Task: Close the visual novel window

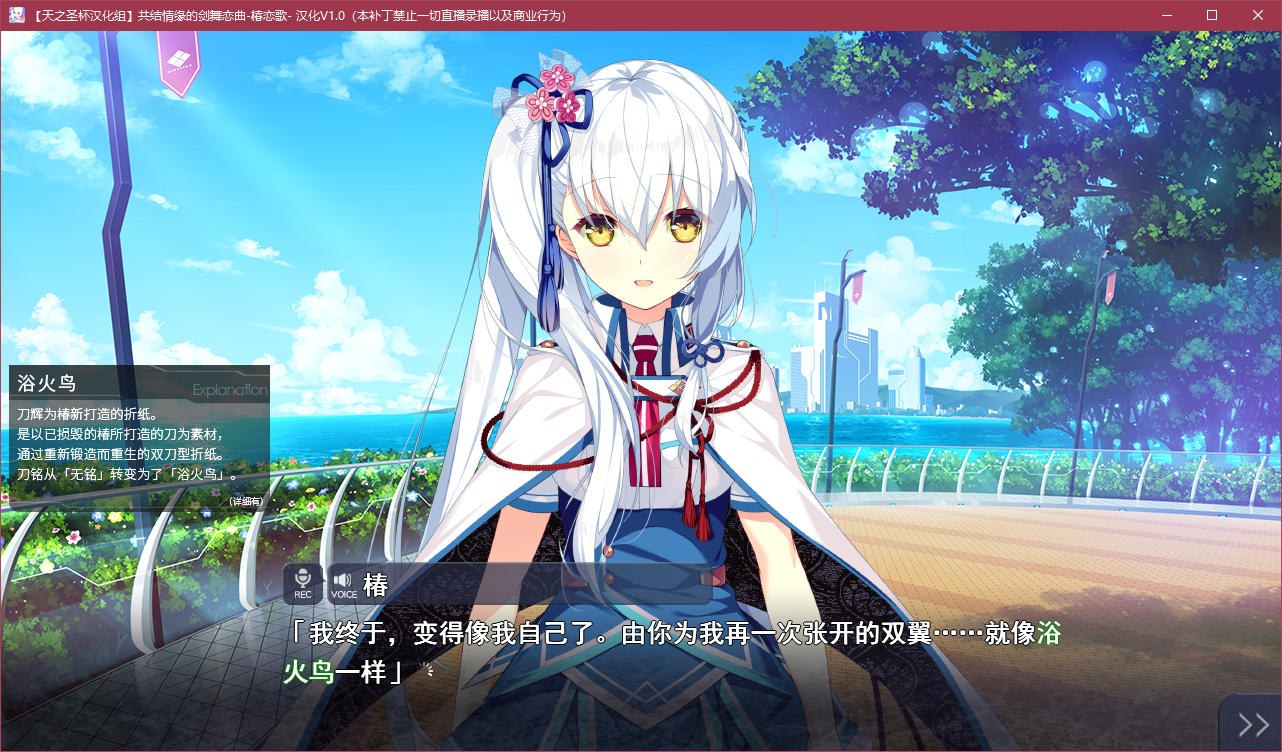Action: click(x=1257, y=15)
